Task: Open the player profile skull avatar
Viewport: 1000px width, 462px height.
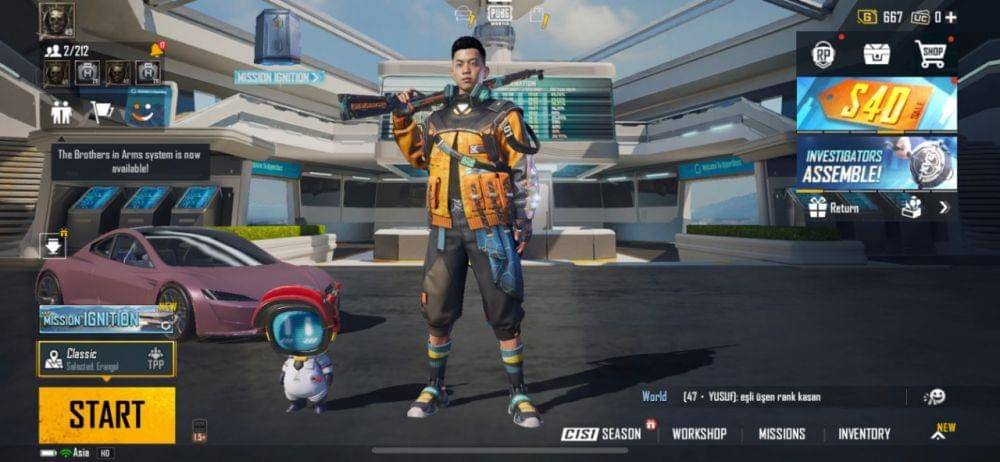Action: pos(57,19)
